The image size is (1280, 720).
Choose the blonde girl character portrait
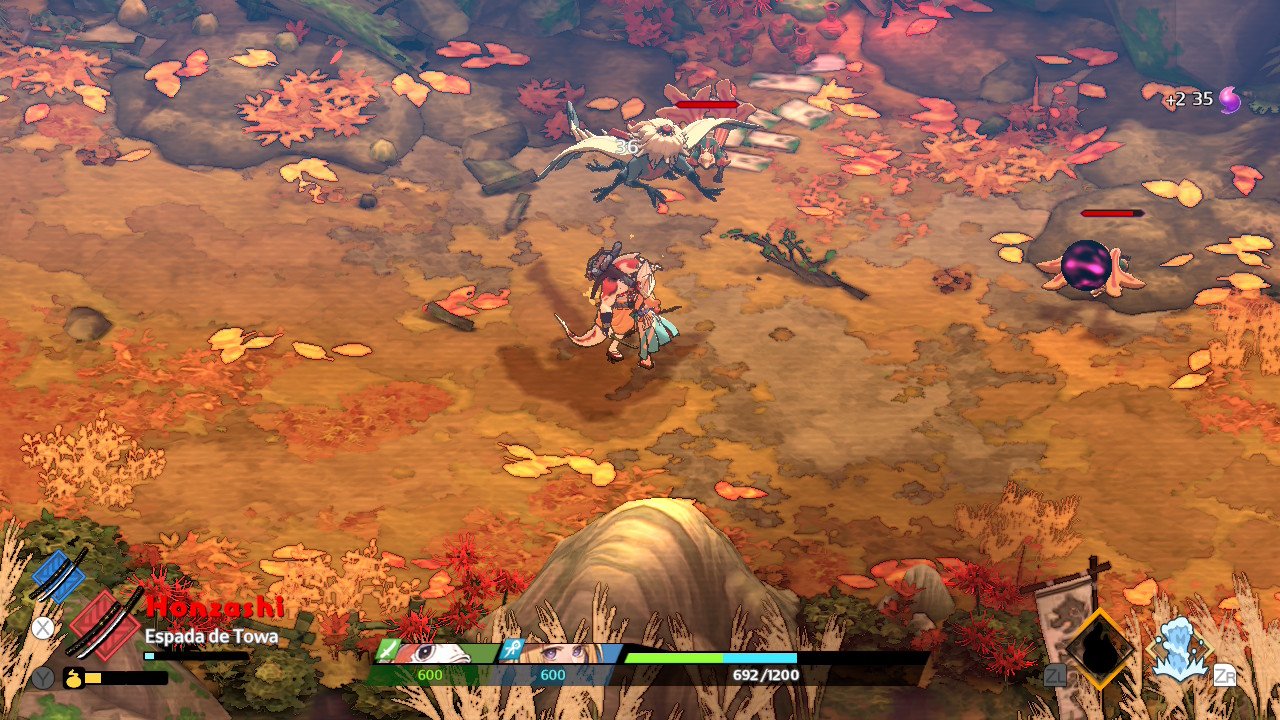tap(562, 653)
